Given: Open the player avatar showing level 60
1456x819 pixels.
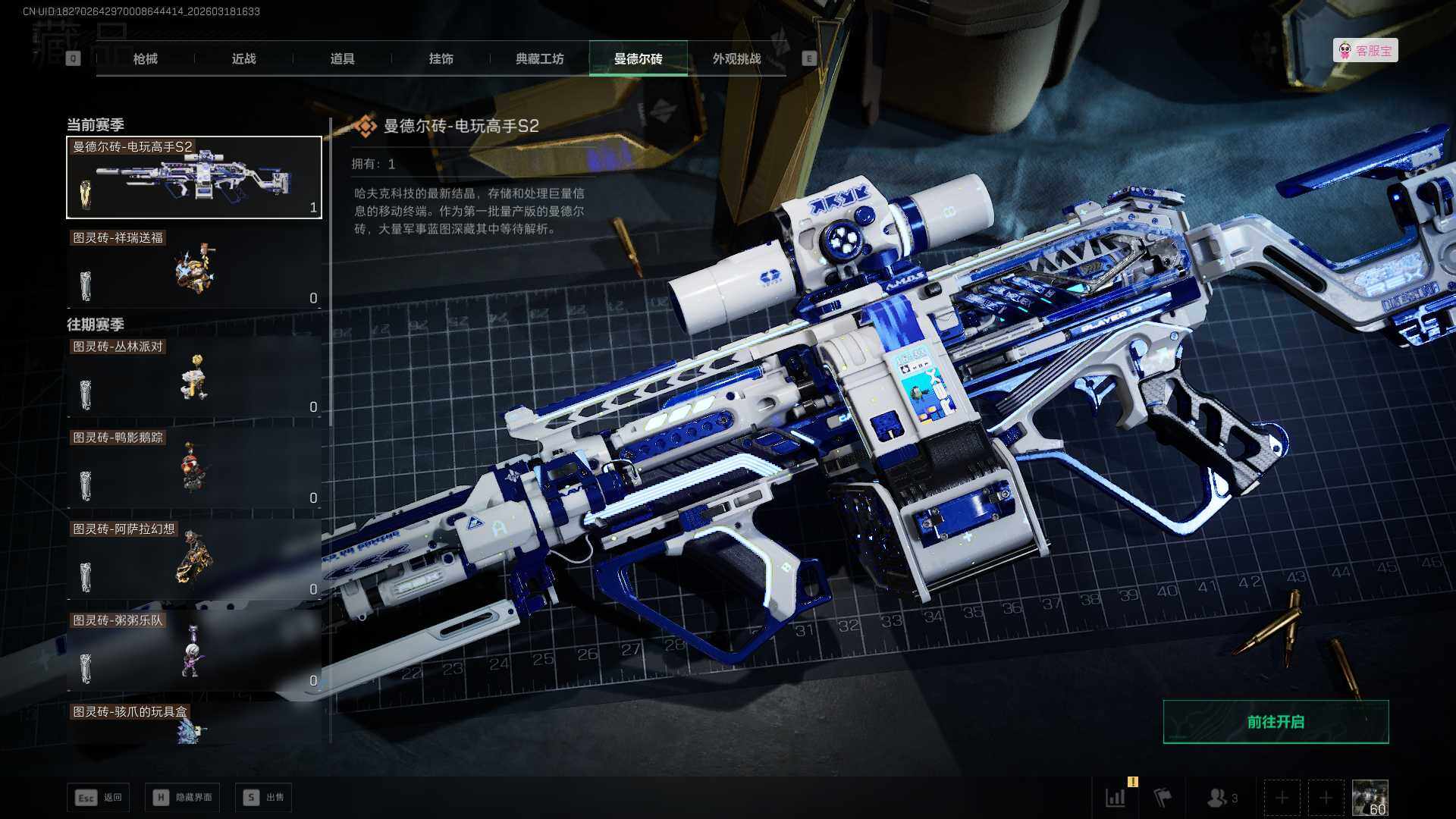Looking at the screenshot, I should (x=1370, y=798).
